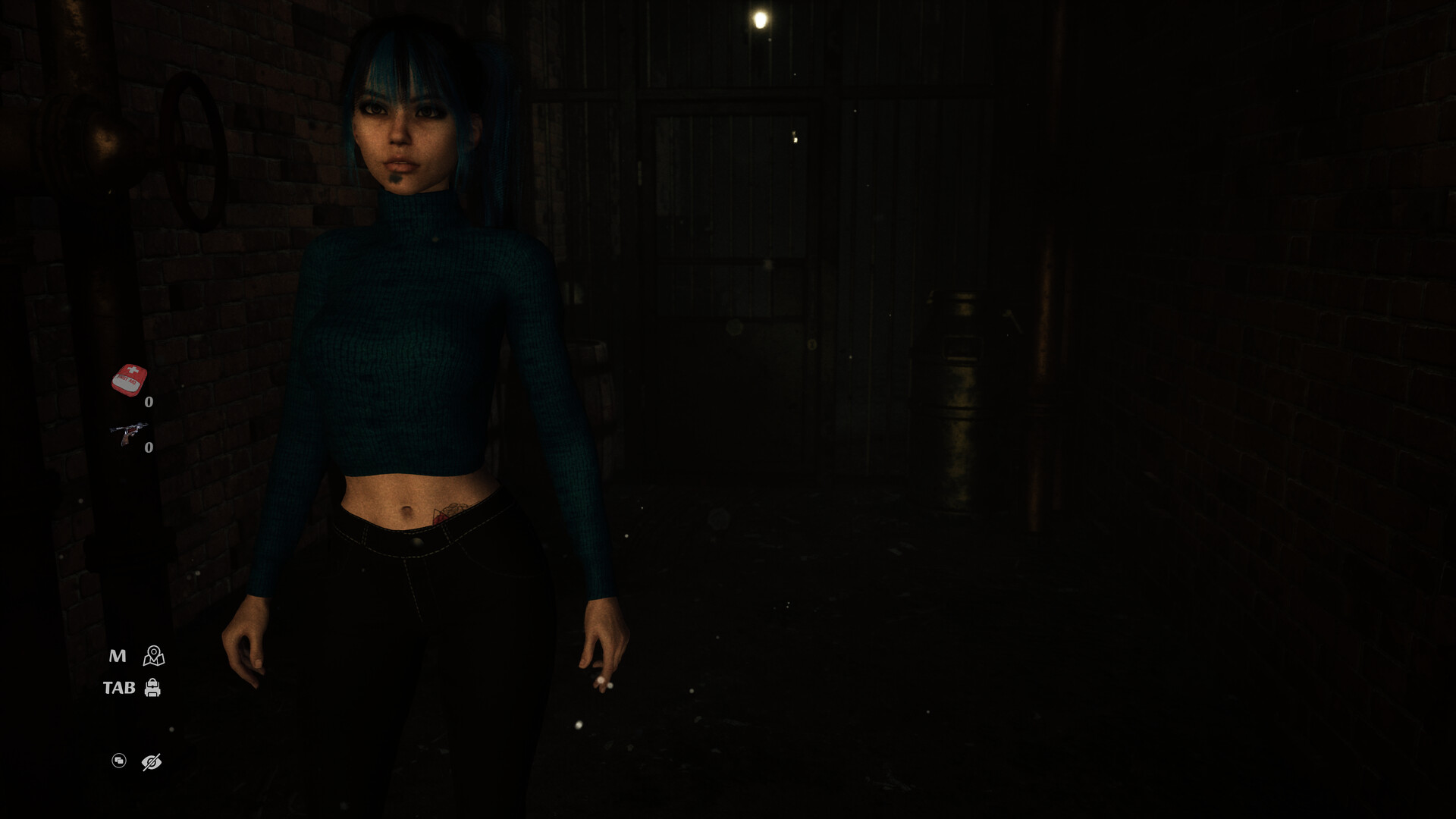Click the TAB key hint label
This screenshot has height=819, width=1456.
119,686
